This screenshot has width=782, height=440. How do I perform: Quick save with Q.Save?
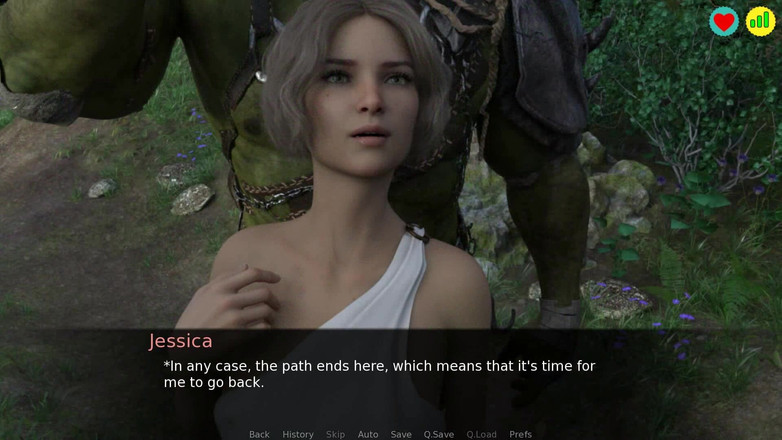coord(439,434)
